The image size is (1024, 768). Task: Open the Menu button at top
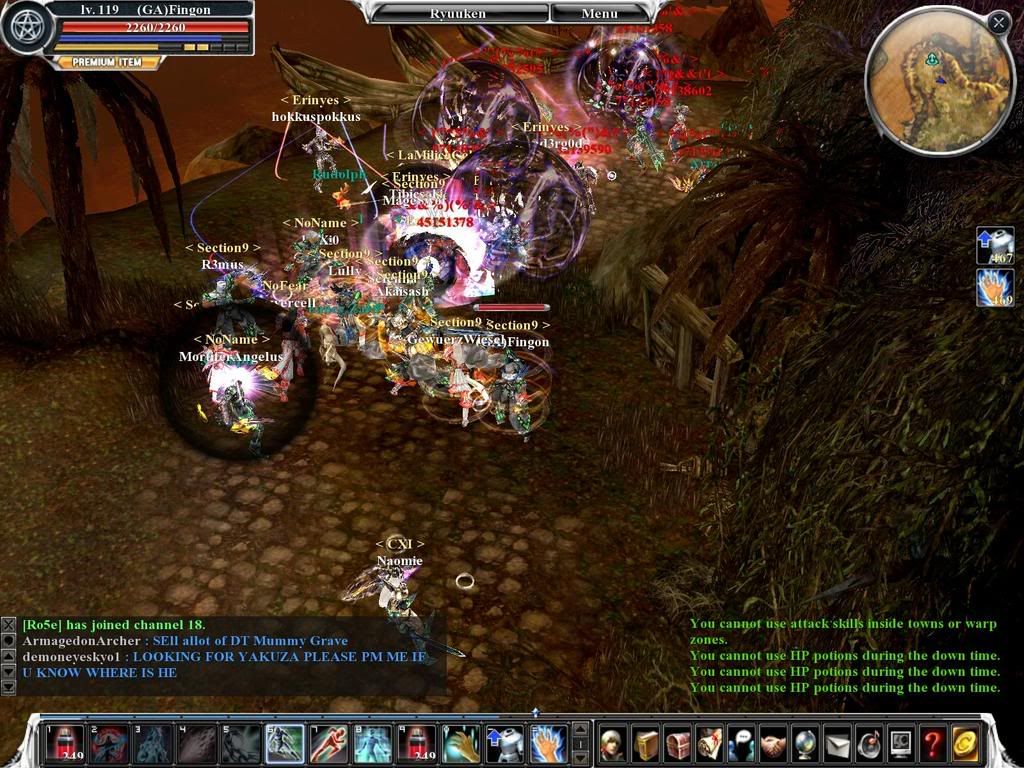point(599,14)
